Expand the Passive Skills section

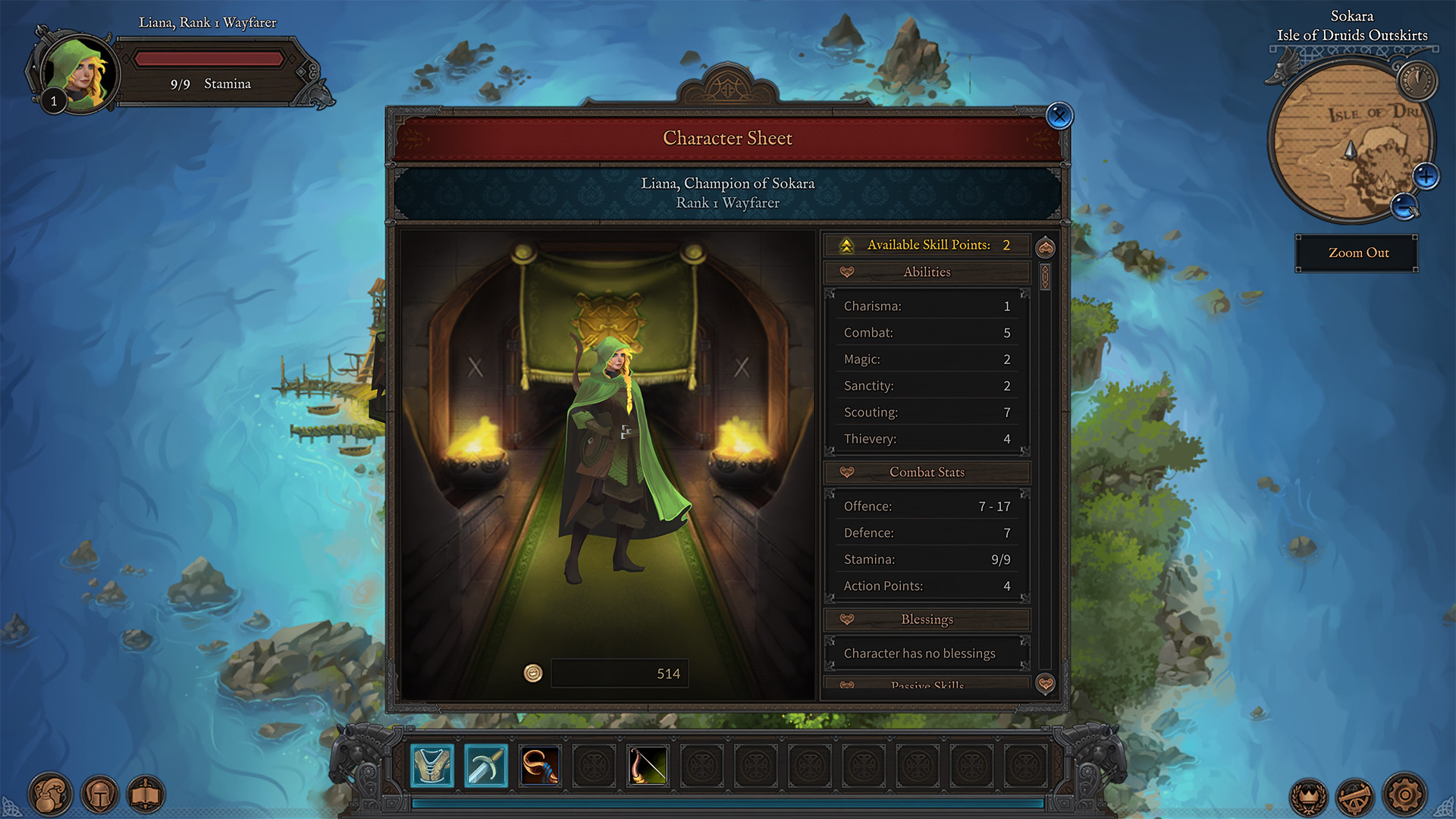click(x=927, y=685)
